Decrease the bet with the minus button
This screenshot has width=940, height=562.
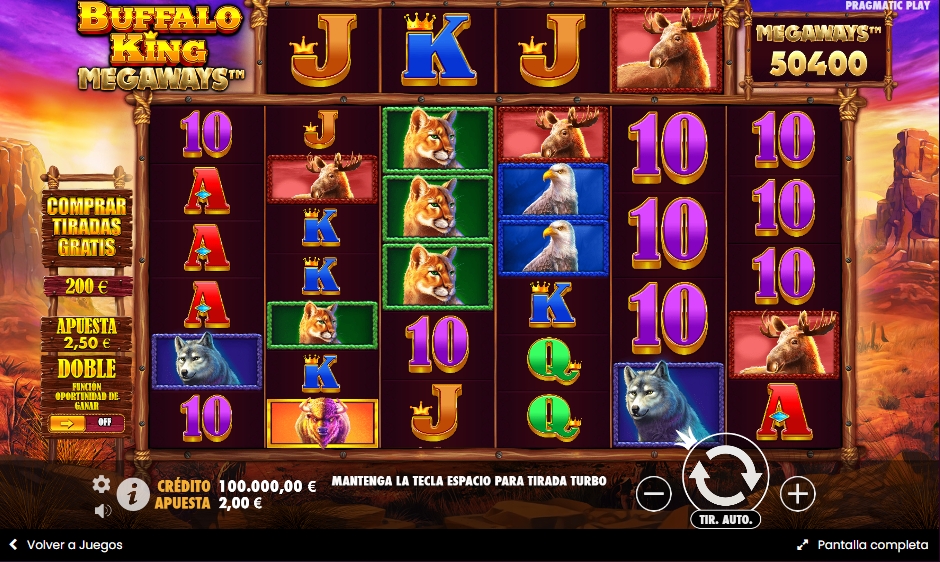(x=653, y=493)
